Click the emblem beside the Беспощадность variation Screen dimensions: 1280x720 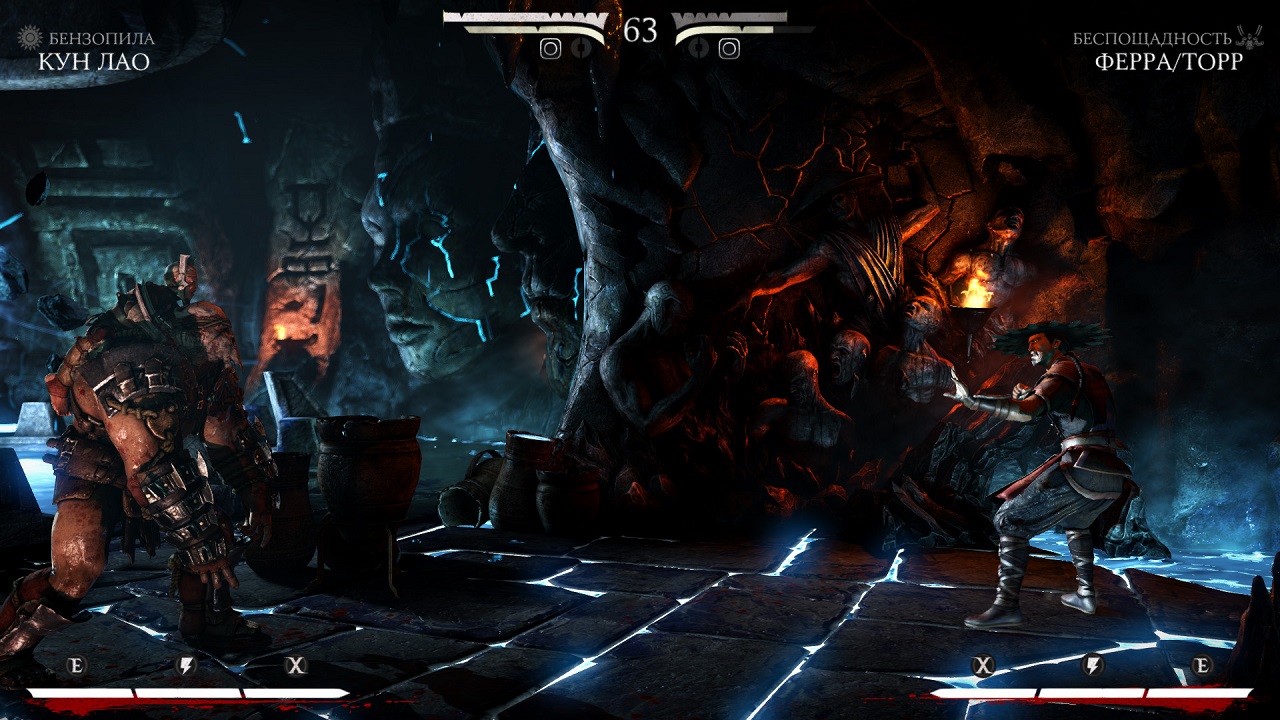pos(1250,38)
